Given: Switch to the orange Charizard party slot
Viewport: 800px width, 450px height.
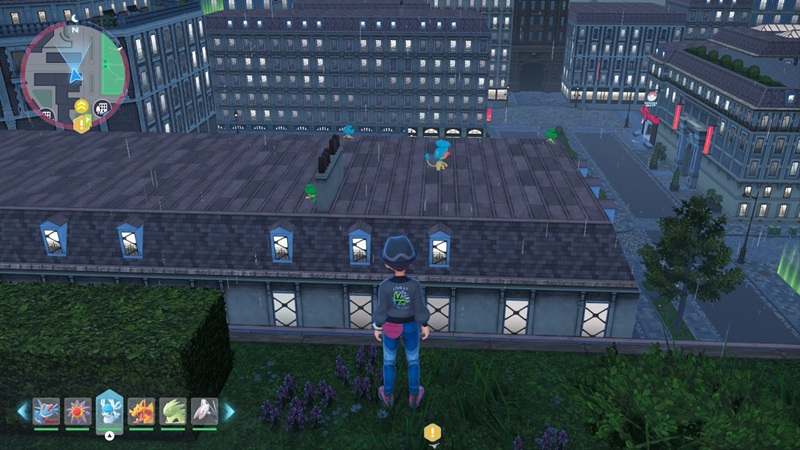Looking at the screenshot, I should click(141, 410).
